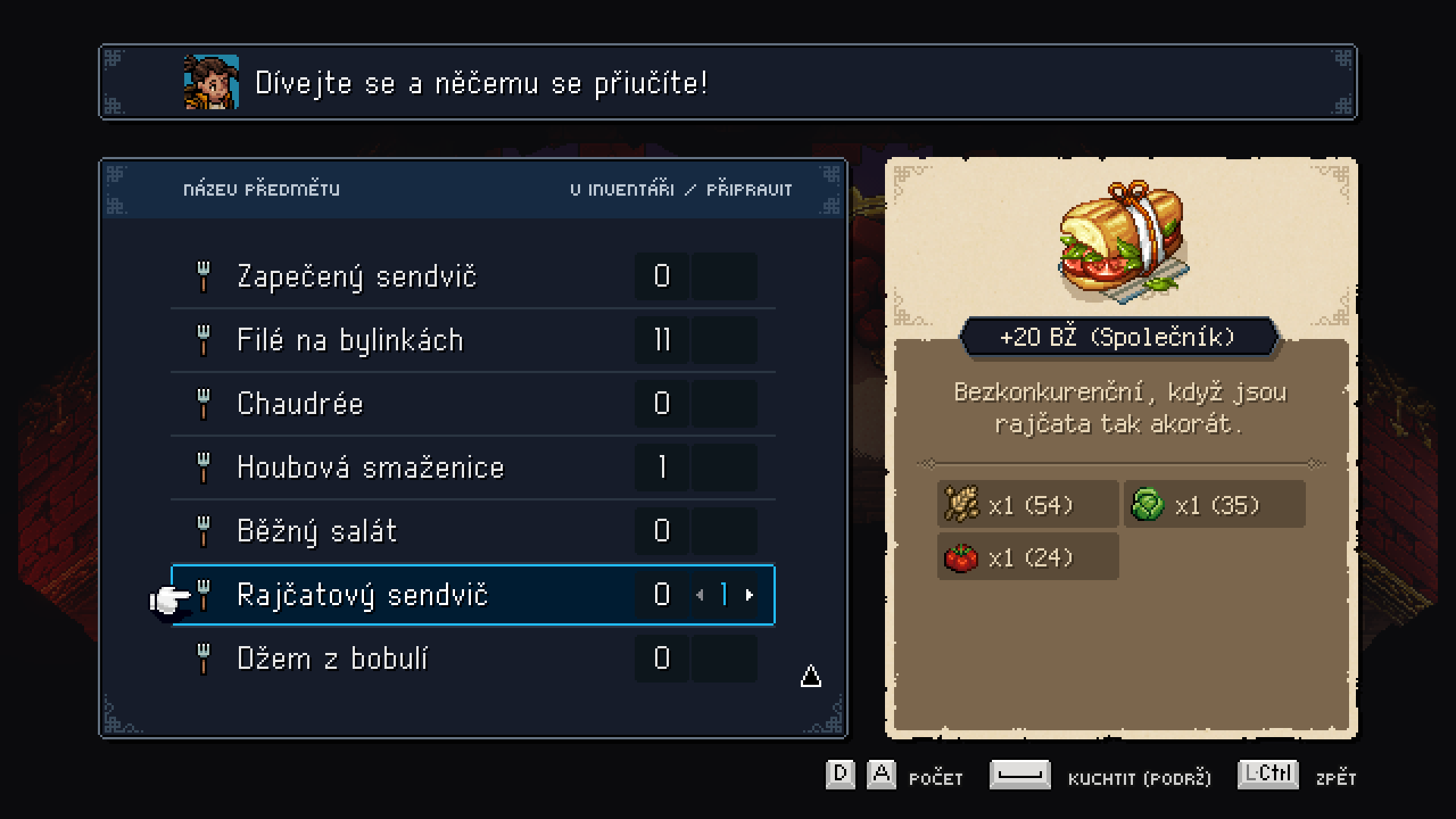Image resolution: width=1456 pixels, height=819 pixels.
Task: Click the wheat grain ingredient slot
Action: click(x=1027, y=504)
